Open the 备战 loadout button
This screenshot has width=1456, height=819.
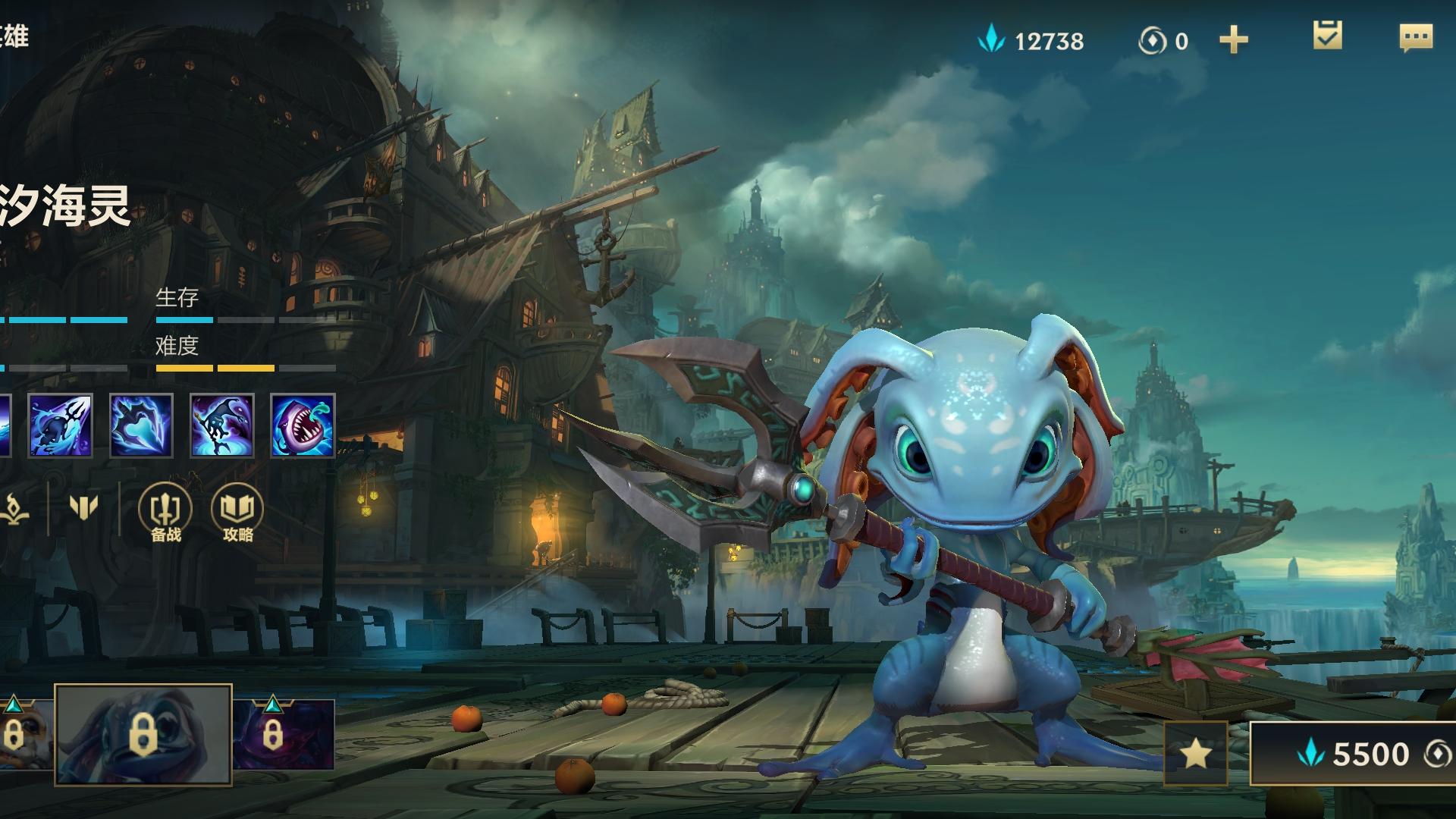tap(165, 511)
